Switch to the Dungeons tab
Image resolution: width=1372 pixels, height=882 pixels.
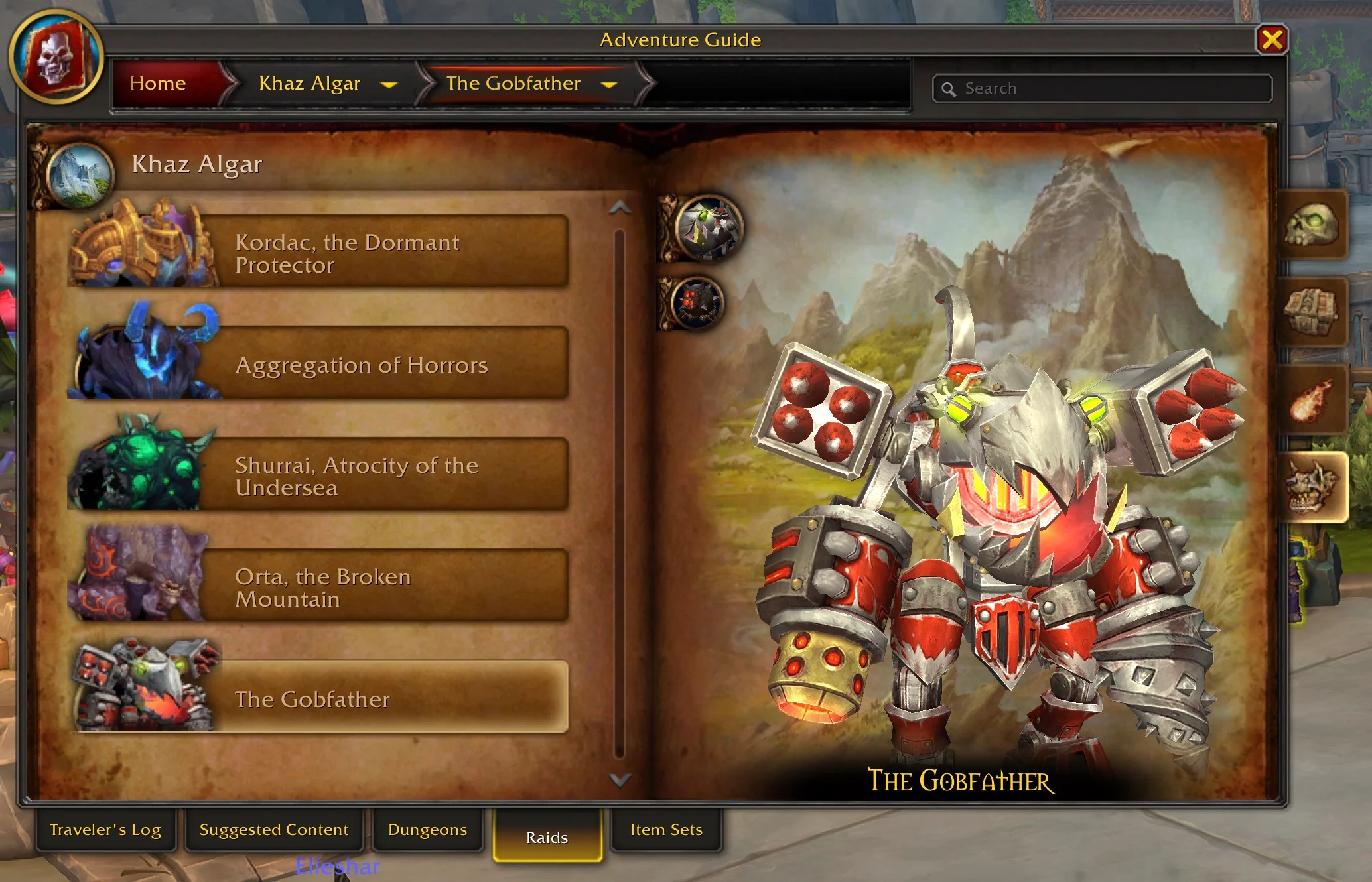[427, 829]
